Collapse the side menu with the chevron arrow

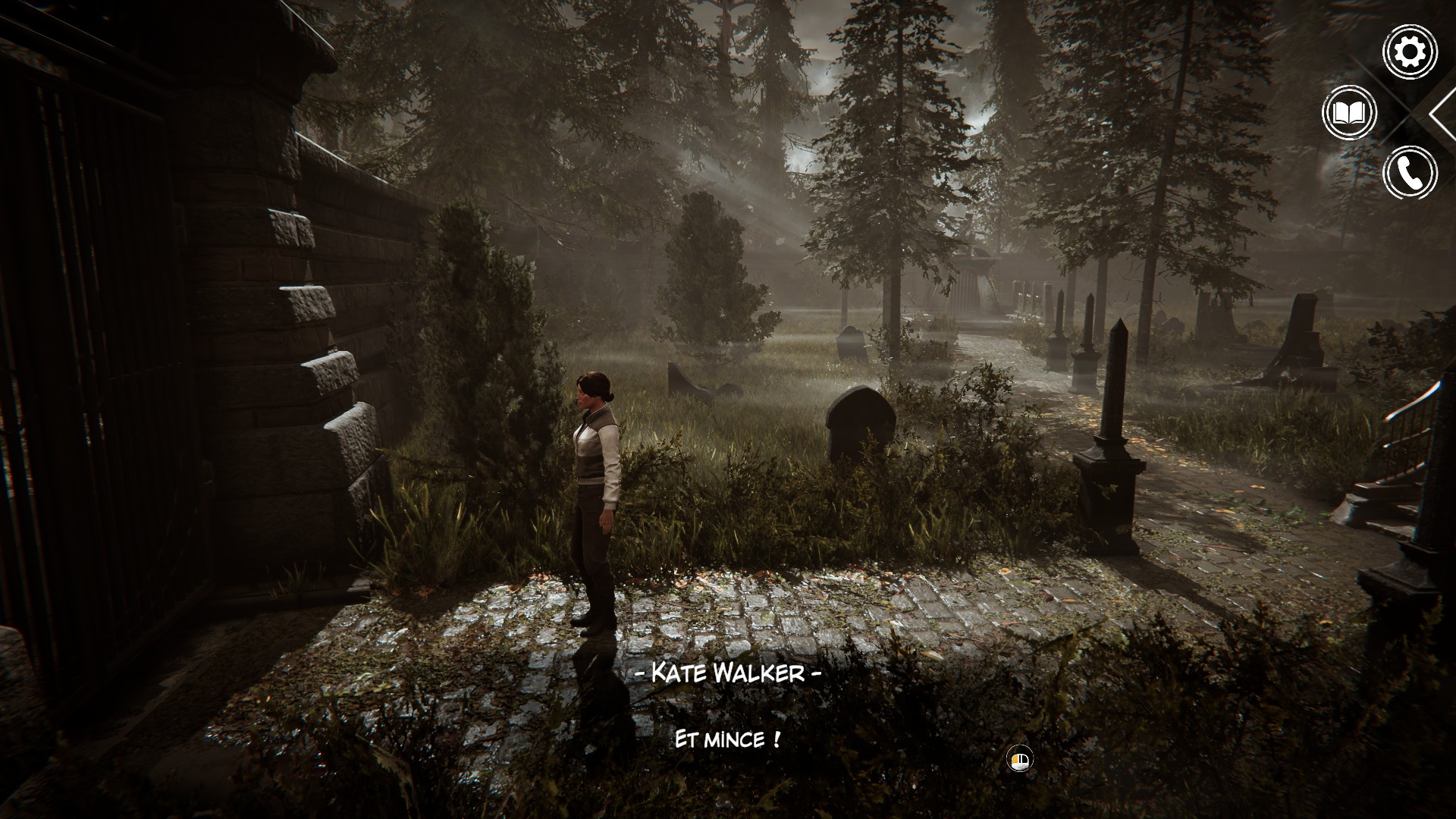click(x=1442, y=114)
